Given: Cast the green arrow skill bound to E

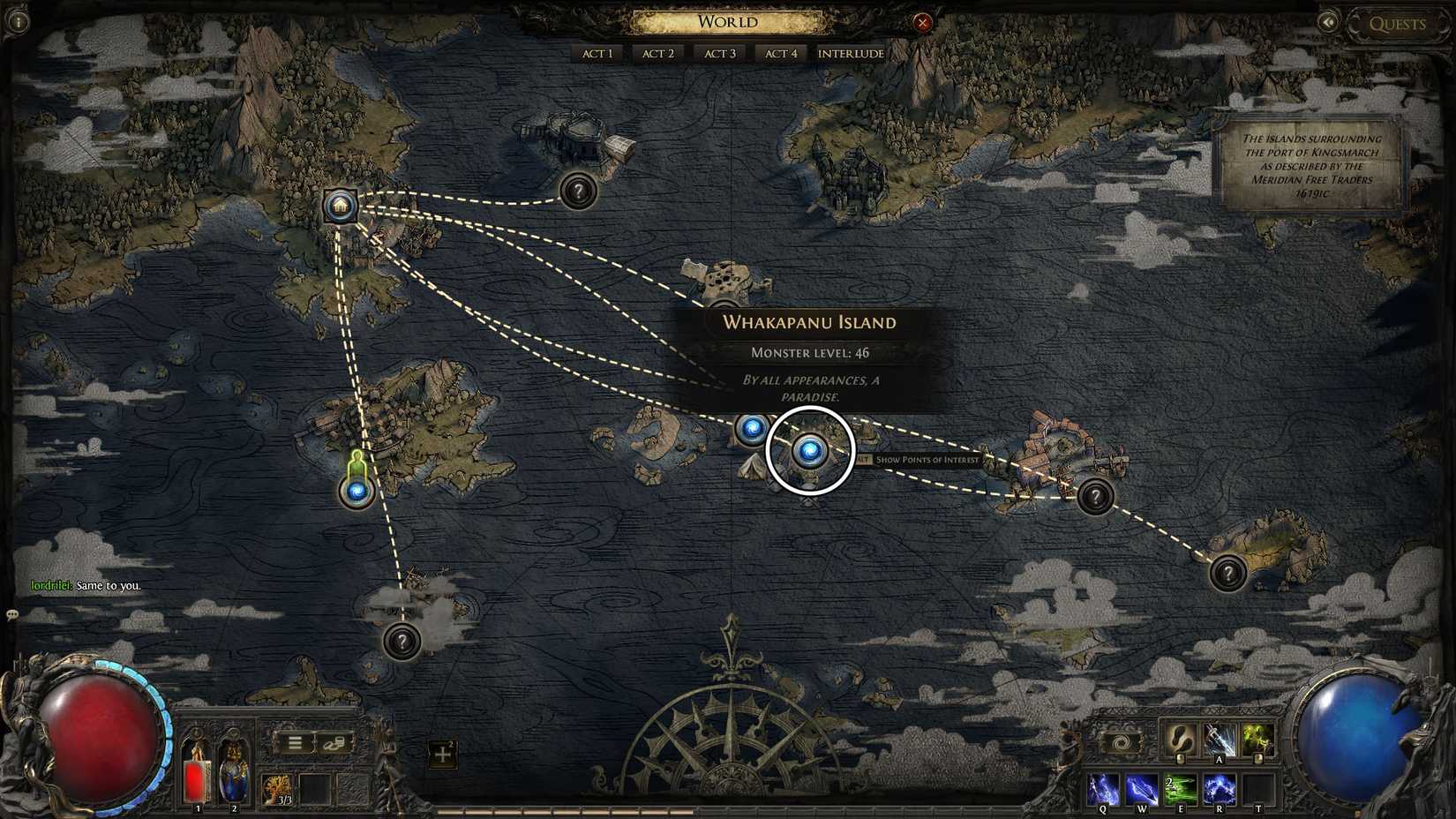Looking at the screenshot, I should tap(1182, 788).
